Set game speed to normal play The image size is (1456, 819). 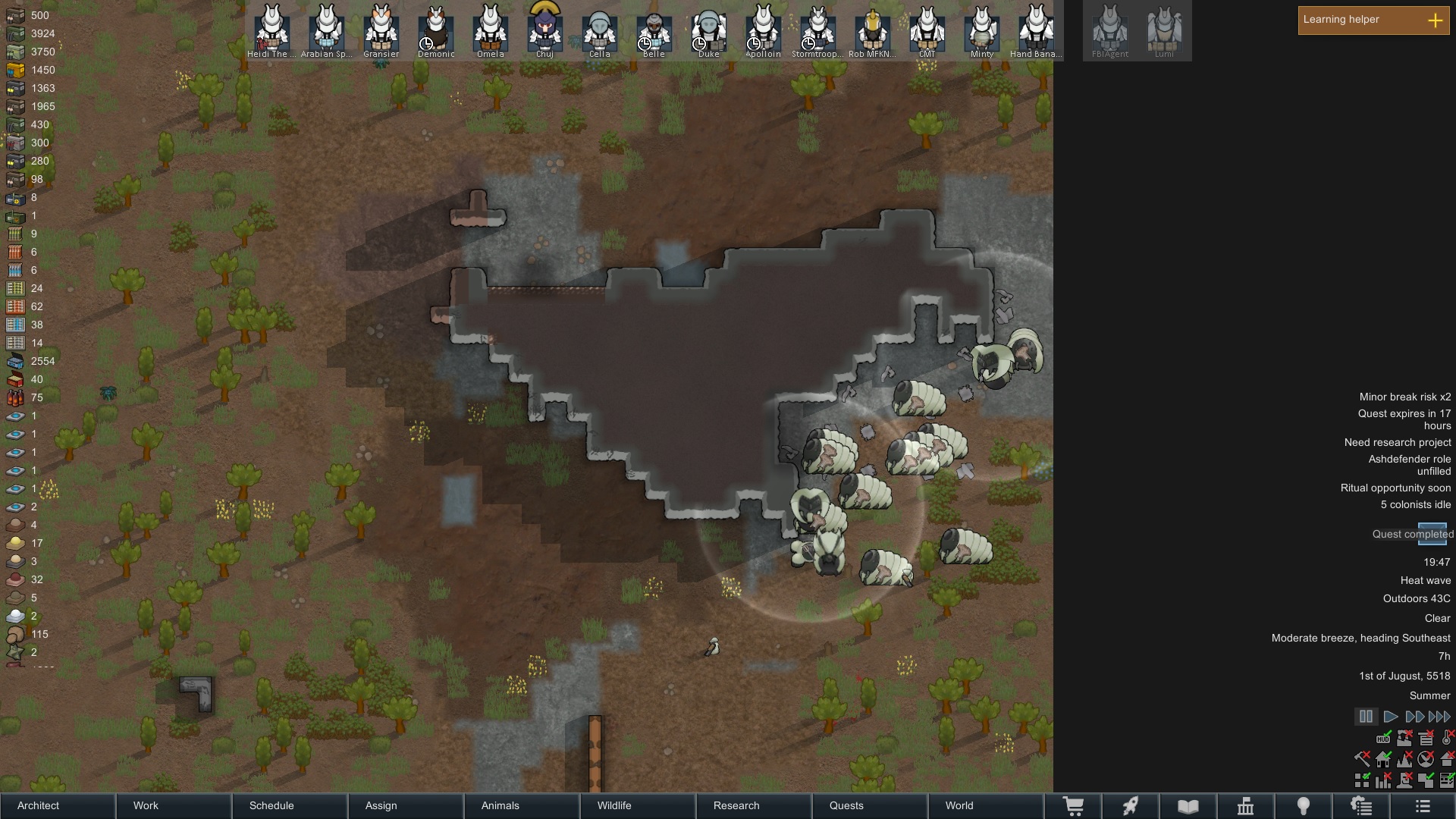tap(1390, 717)
